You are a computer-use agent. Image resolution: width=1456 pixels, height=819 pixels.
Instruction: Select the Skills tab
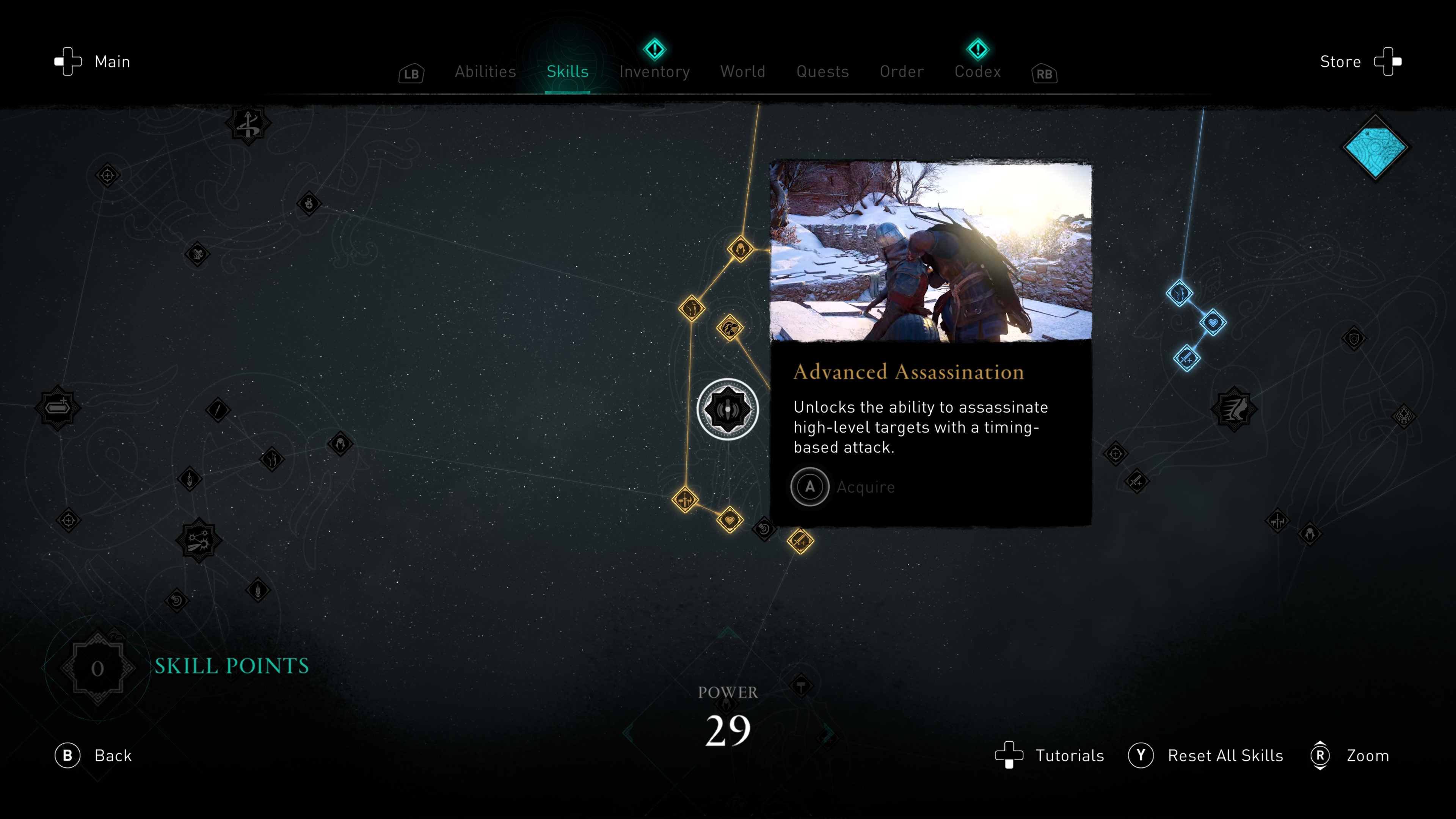click(x=568, y=72)
